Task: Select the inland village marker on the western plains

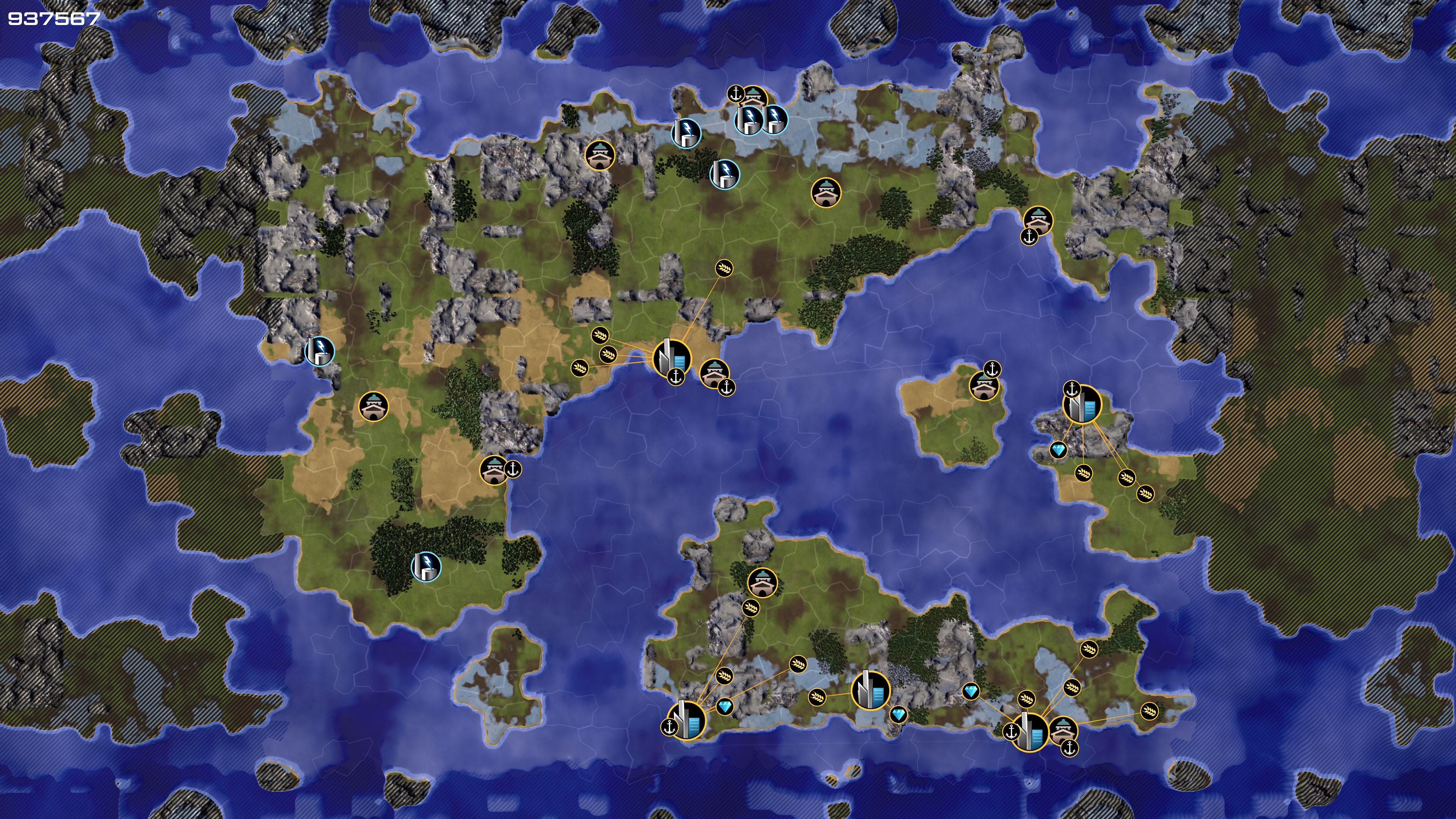Action: 373,406
